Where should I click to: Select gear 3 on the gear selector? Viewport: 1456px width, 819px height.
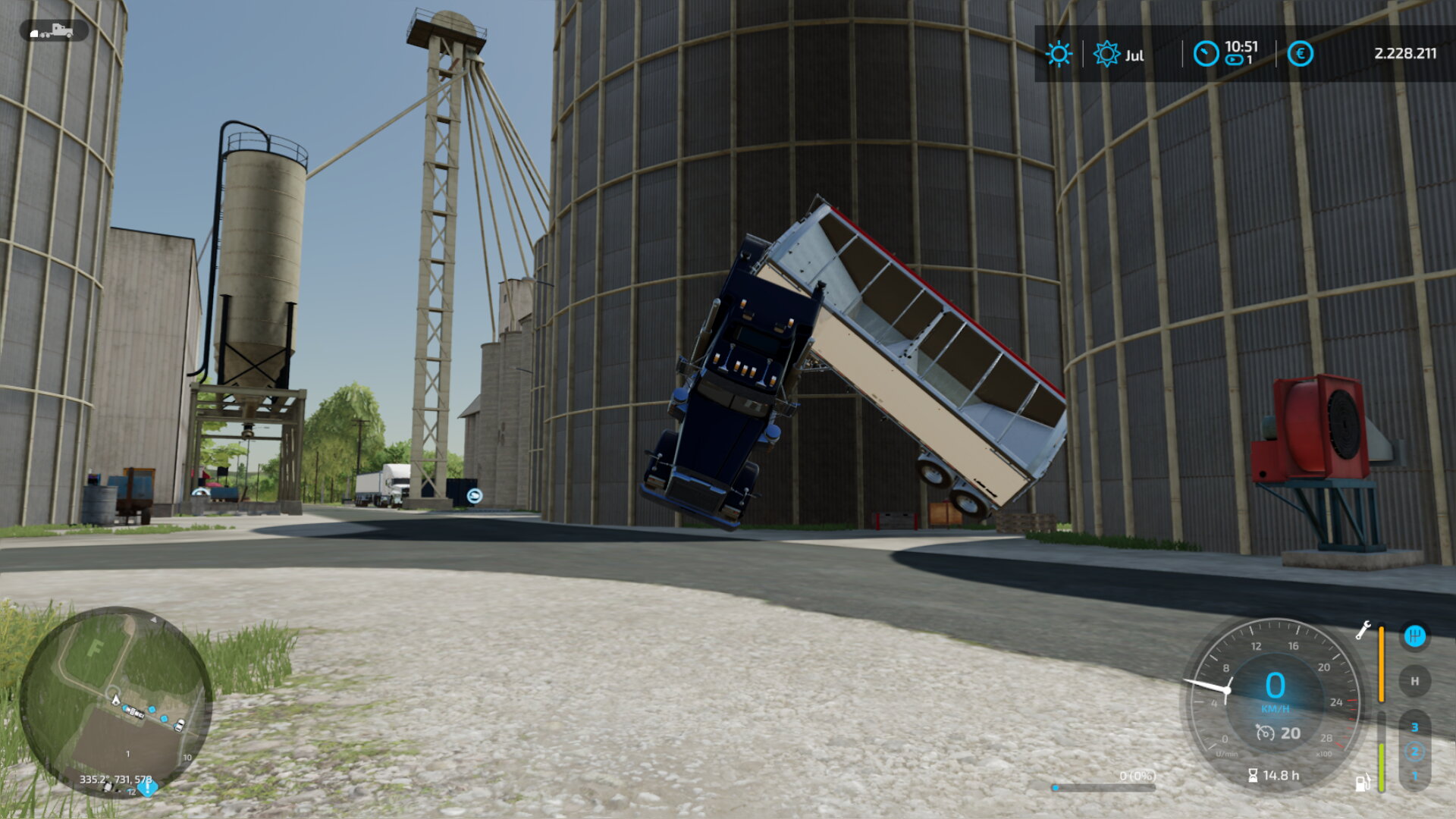pos(1414,727)
